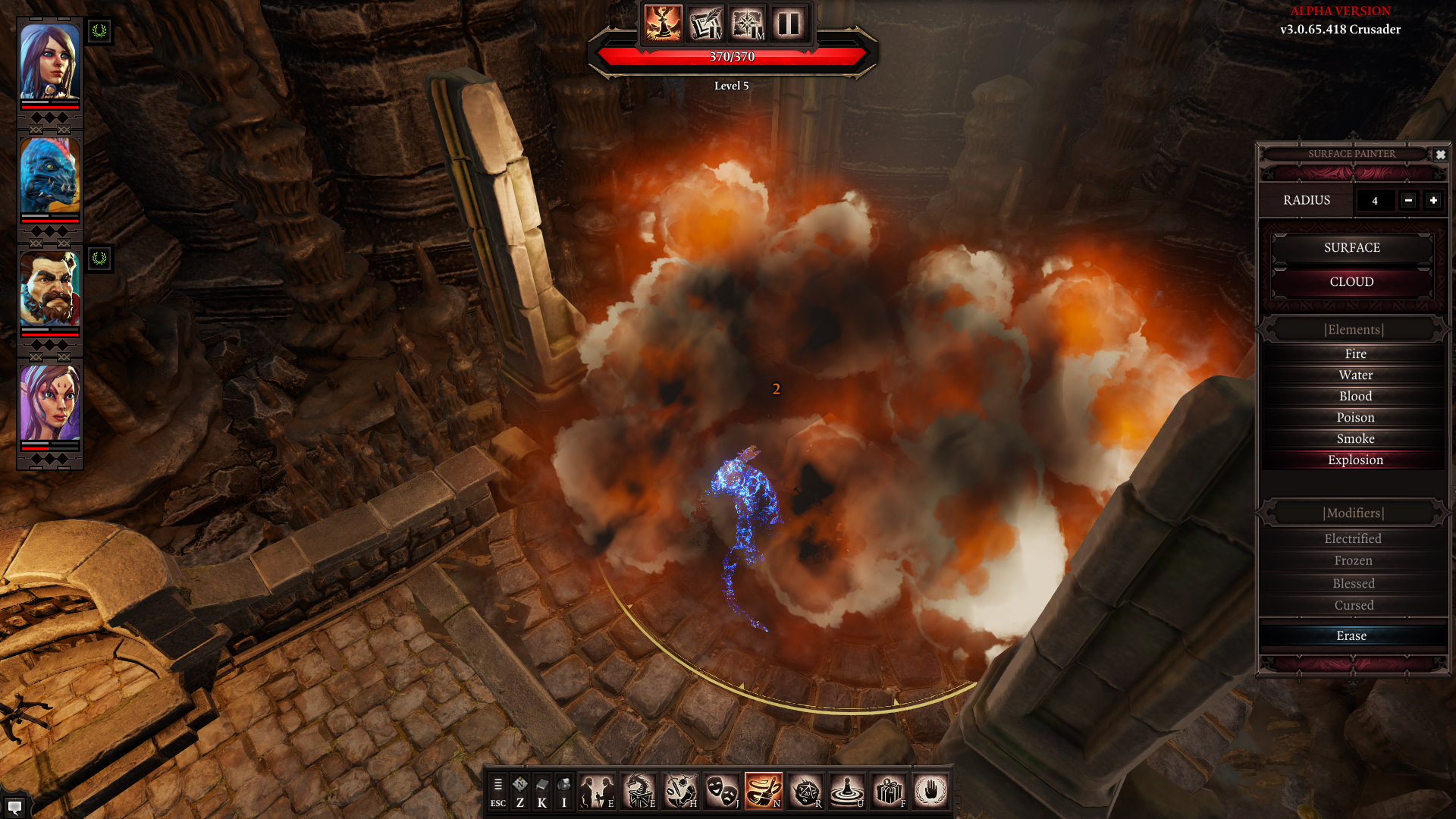The height and width of the screenshot is (819, 1456).
Task: Switch painter mode to Surface
Action: (1351, 248)
